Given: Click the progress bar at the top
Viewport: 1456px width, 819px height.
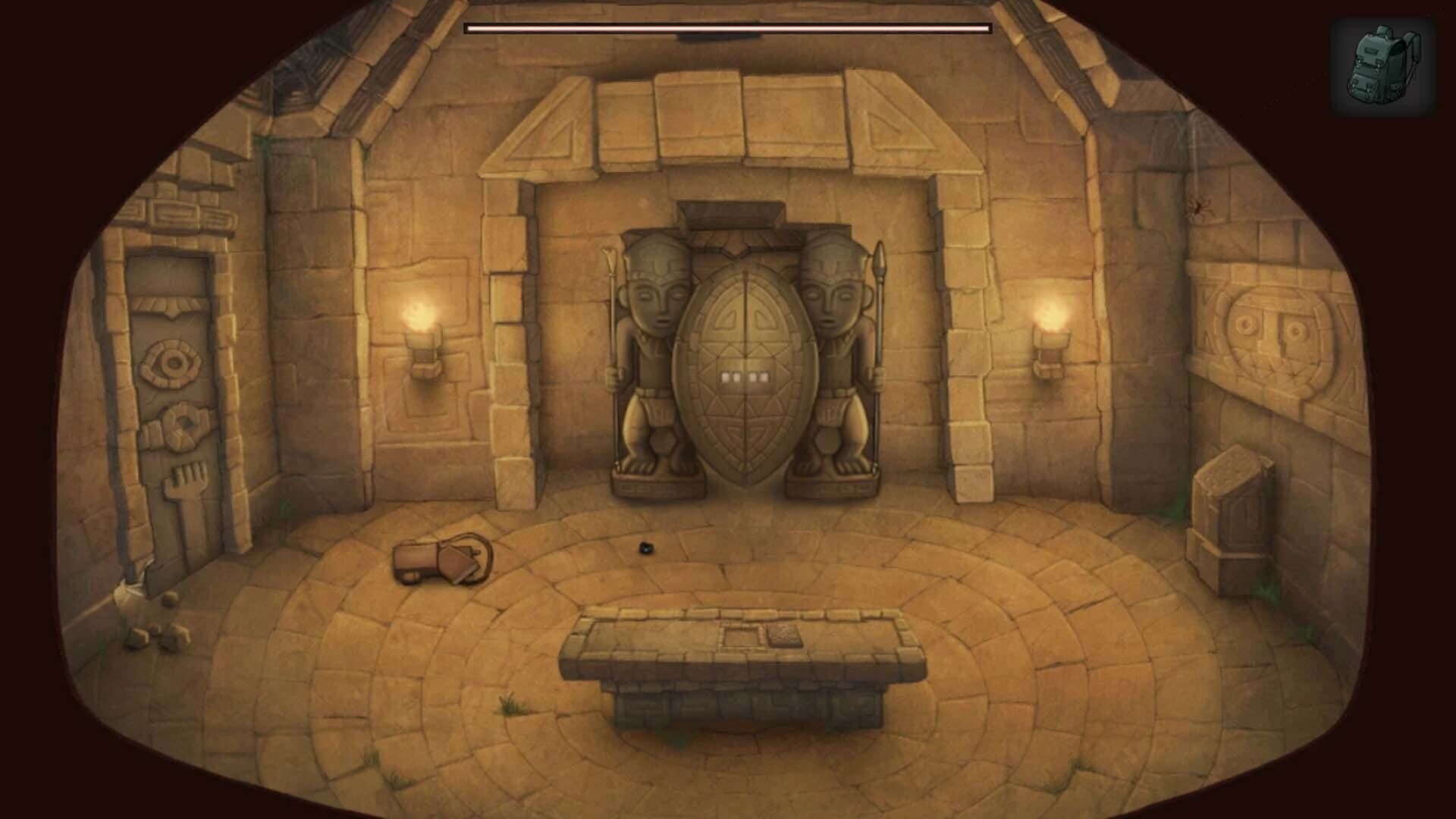Looking at the screenshot, I should click(728, 29).
